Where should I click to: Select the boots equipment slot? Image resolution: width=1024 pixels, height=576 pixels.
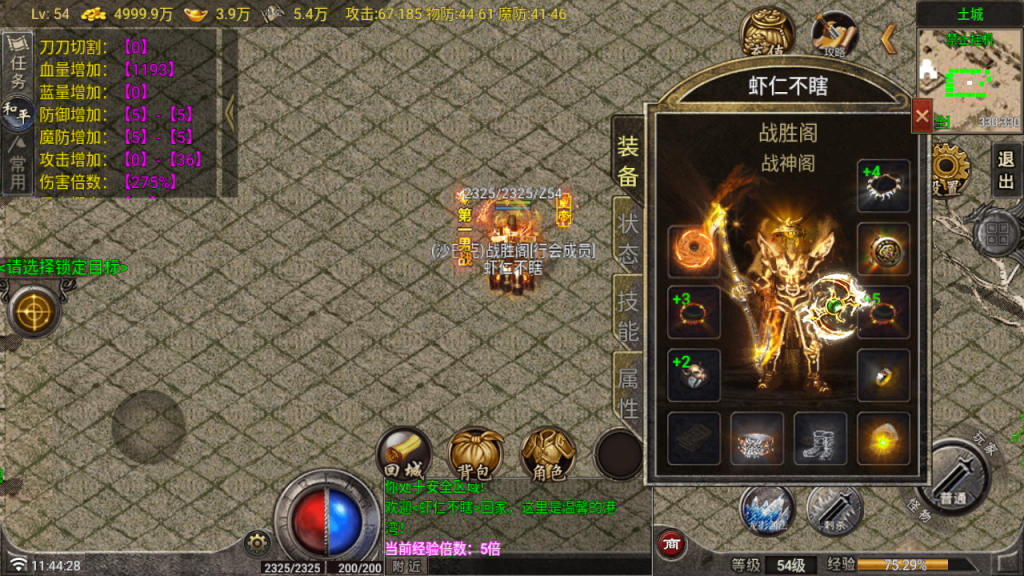click(x=820, y=438)
